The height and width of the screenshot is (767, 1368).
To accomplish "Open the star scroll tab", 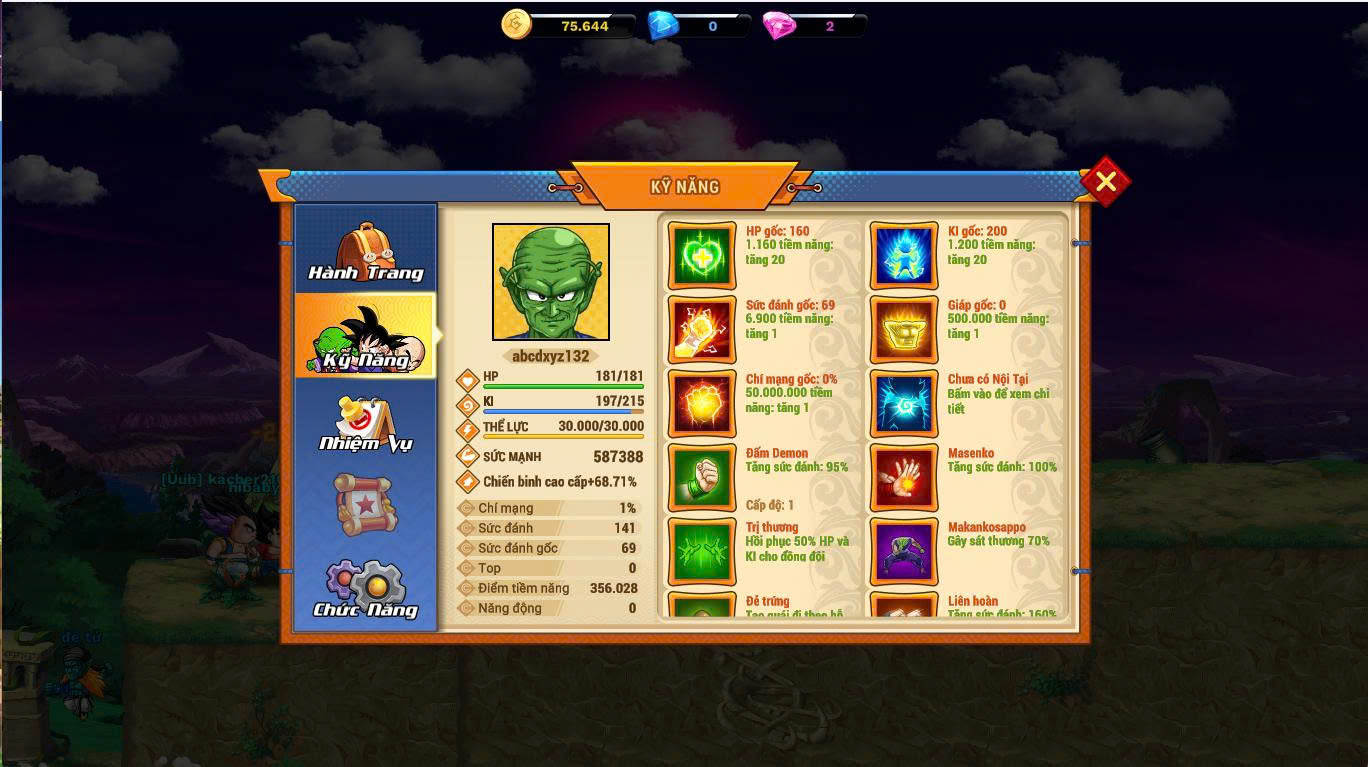I will (x=366, y=504).
